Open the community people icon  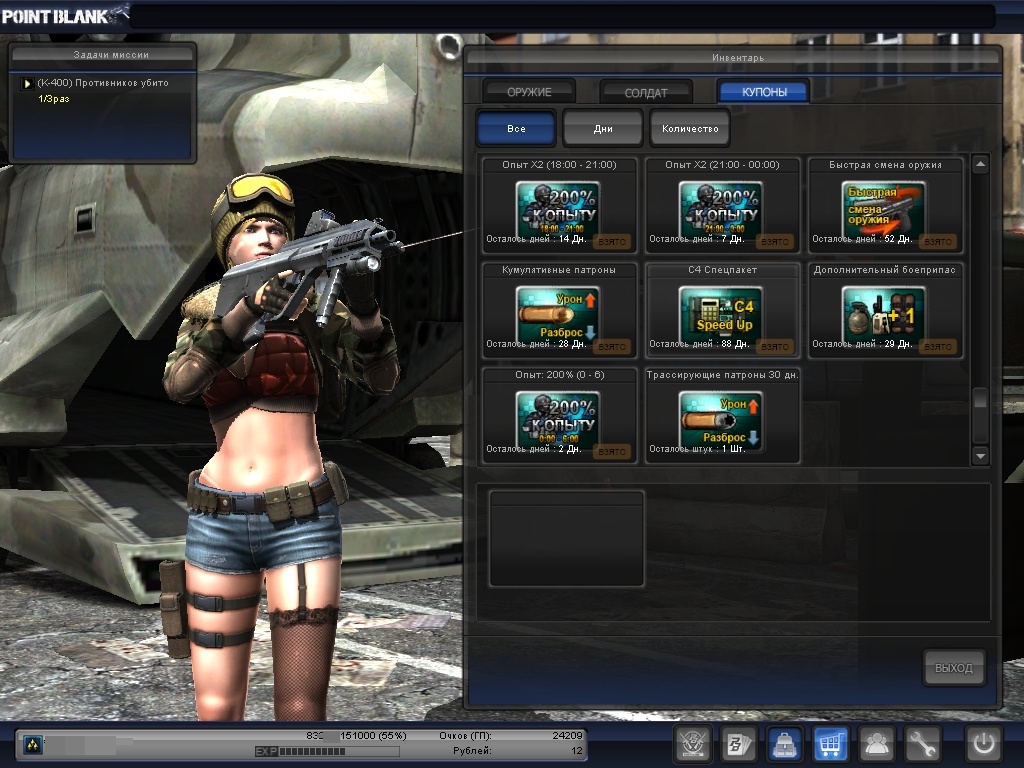(877, 743)
